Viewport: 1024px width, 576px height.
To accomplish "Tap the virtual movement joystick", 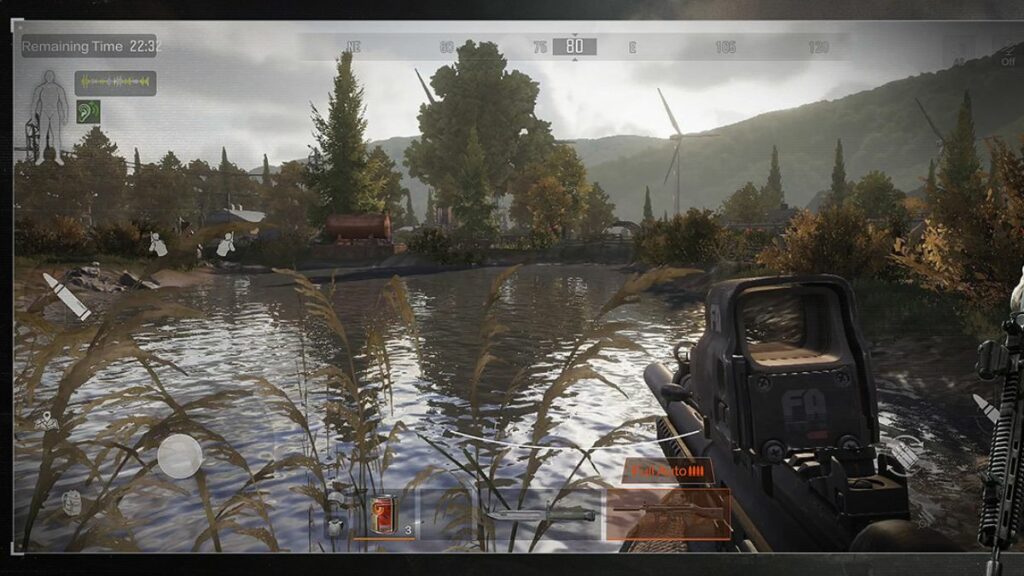I will (x=179, y=455).
